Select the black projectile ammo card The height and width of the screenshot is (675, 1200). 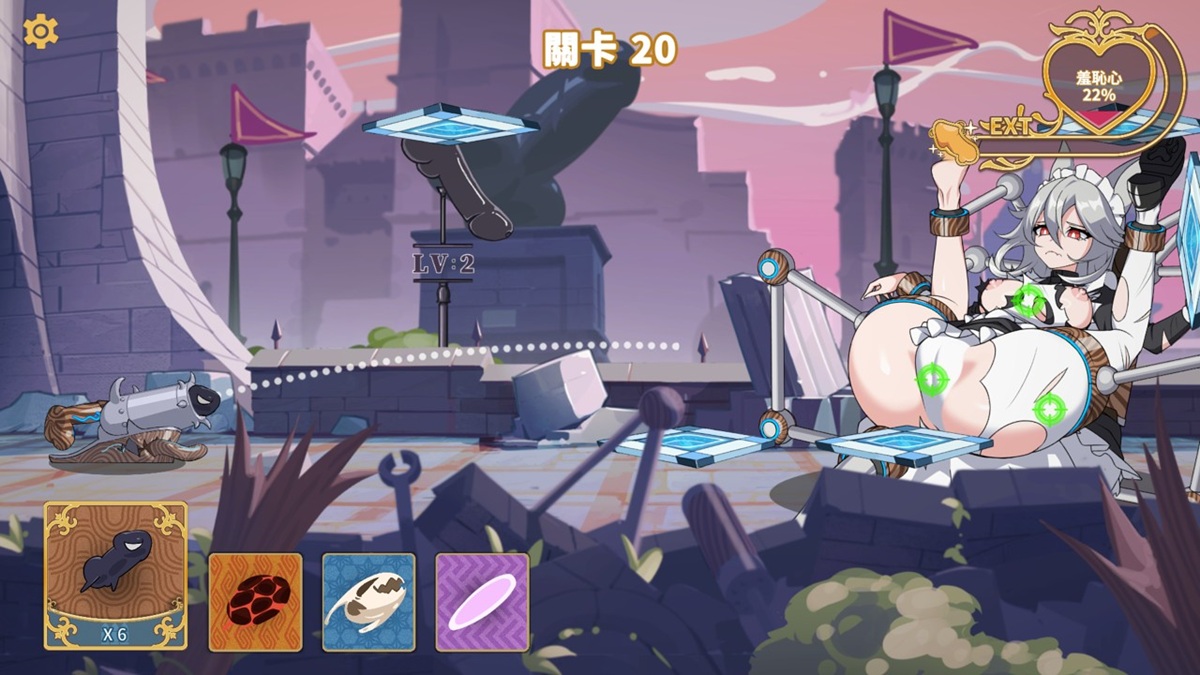click(115, 574)
